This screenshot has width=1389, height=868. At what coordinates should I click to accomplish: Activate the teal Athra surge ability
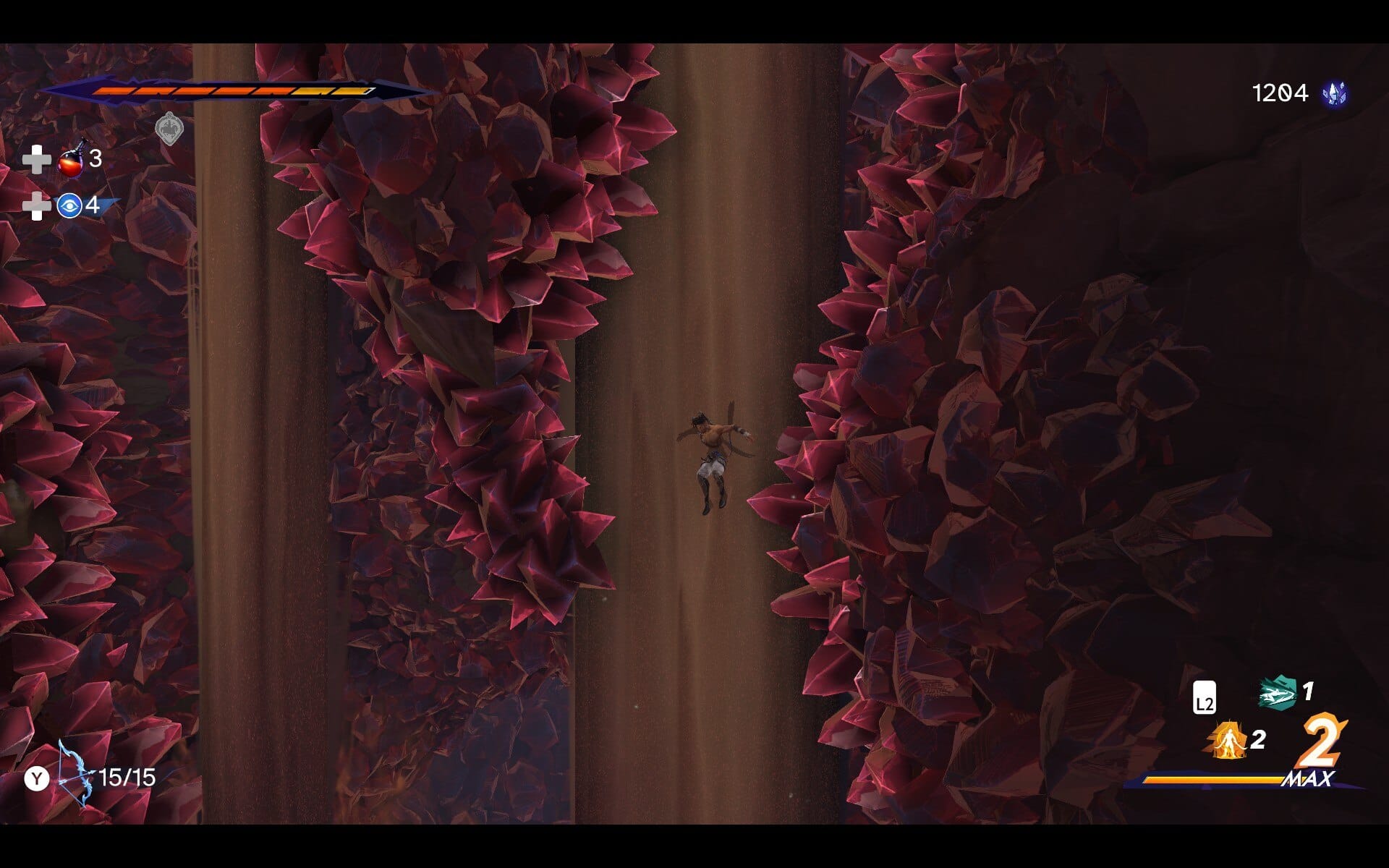point(1278,693)
